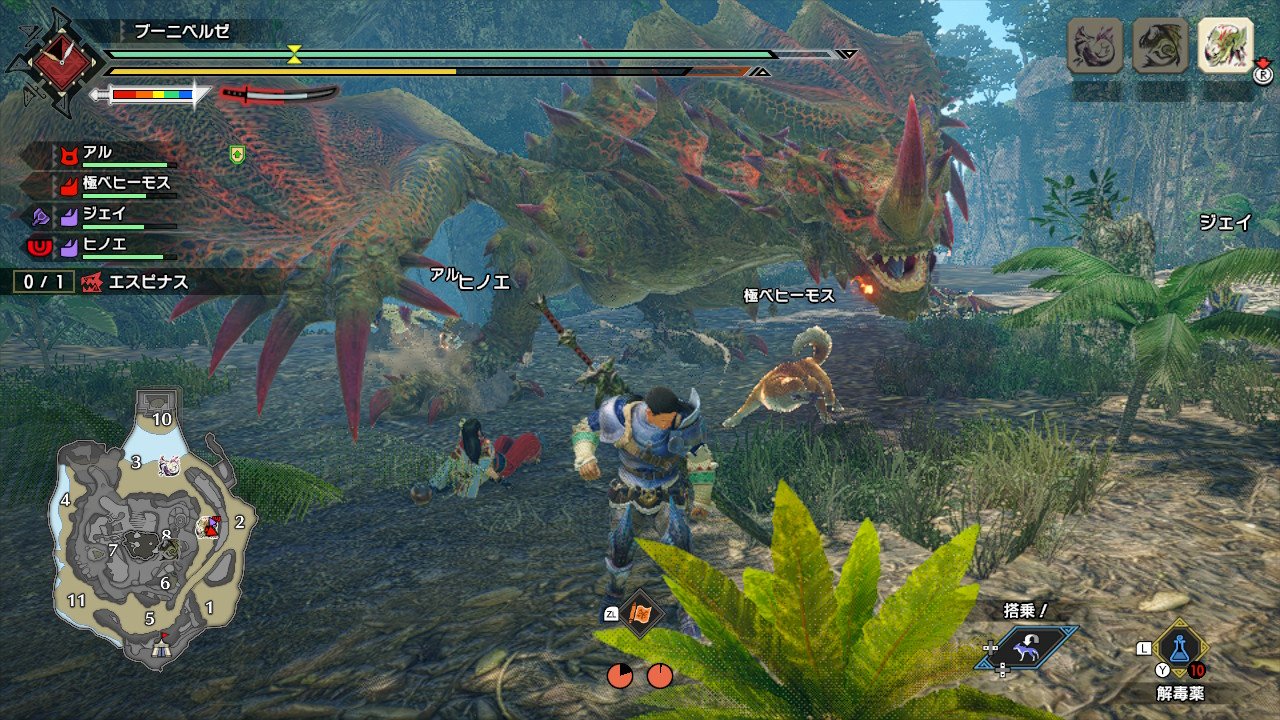Select the dark winged monster icon
This screenshot has width=1280, height=720.
coord(1160,46)
